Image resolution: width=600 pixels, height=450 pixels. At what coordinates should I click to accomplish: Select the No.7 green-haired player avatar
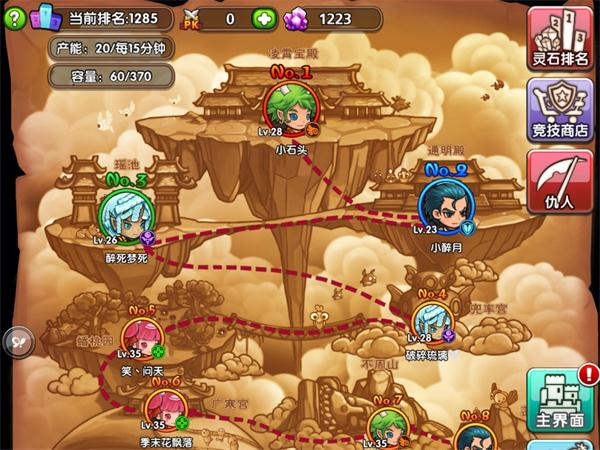[x=387, y=428]
